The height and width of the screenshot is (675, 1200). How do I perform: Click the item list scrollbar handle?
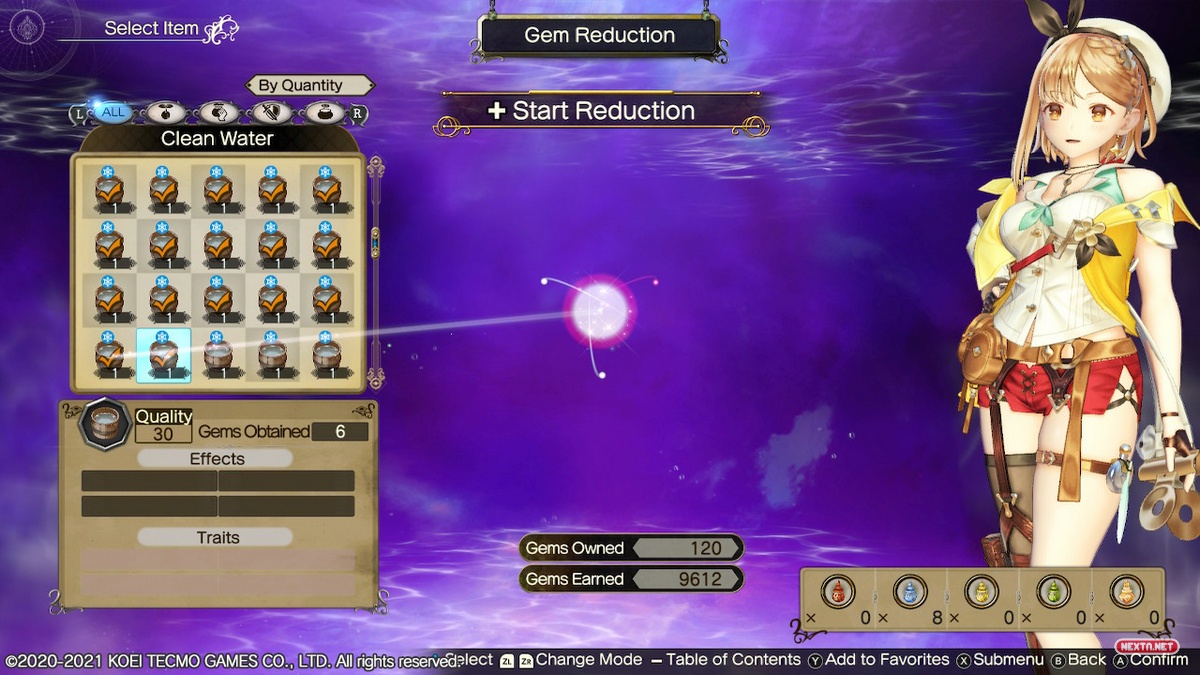pos(376,240)
